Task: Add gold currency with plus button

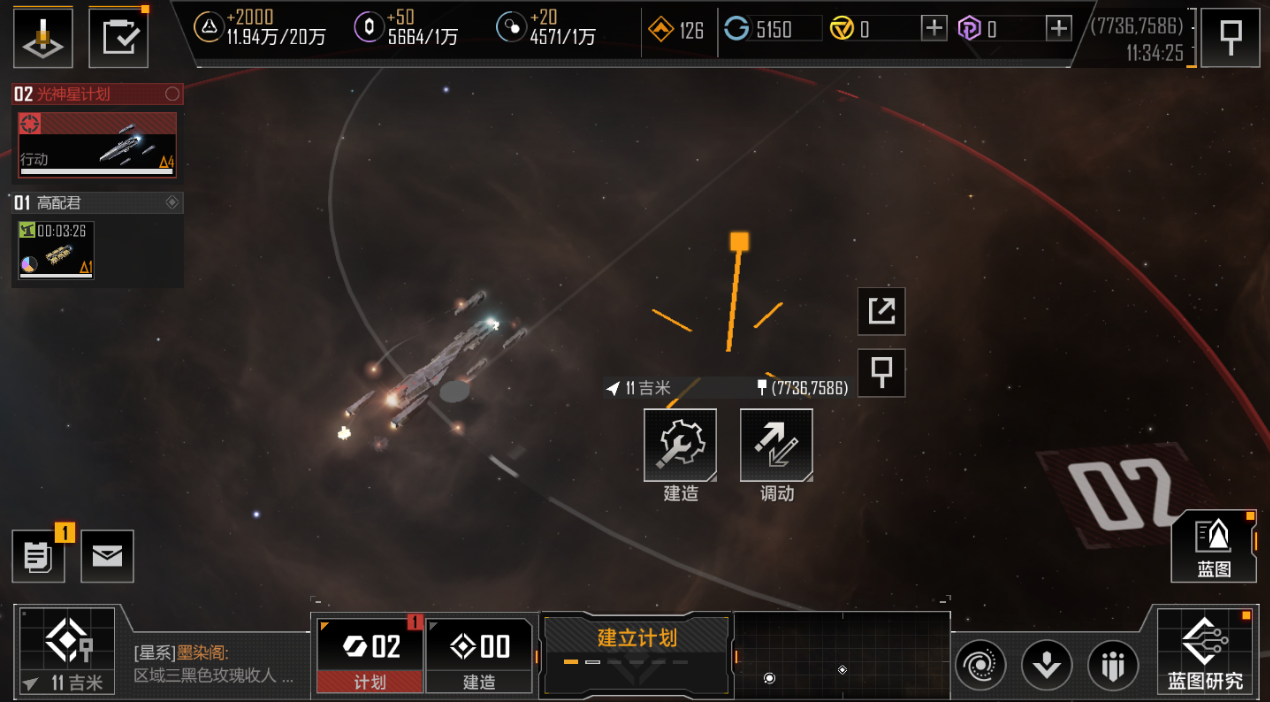Action: (933, 28)
